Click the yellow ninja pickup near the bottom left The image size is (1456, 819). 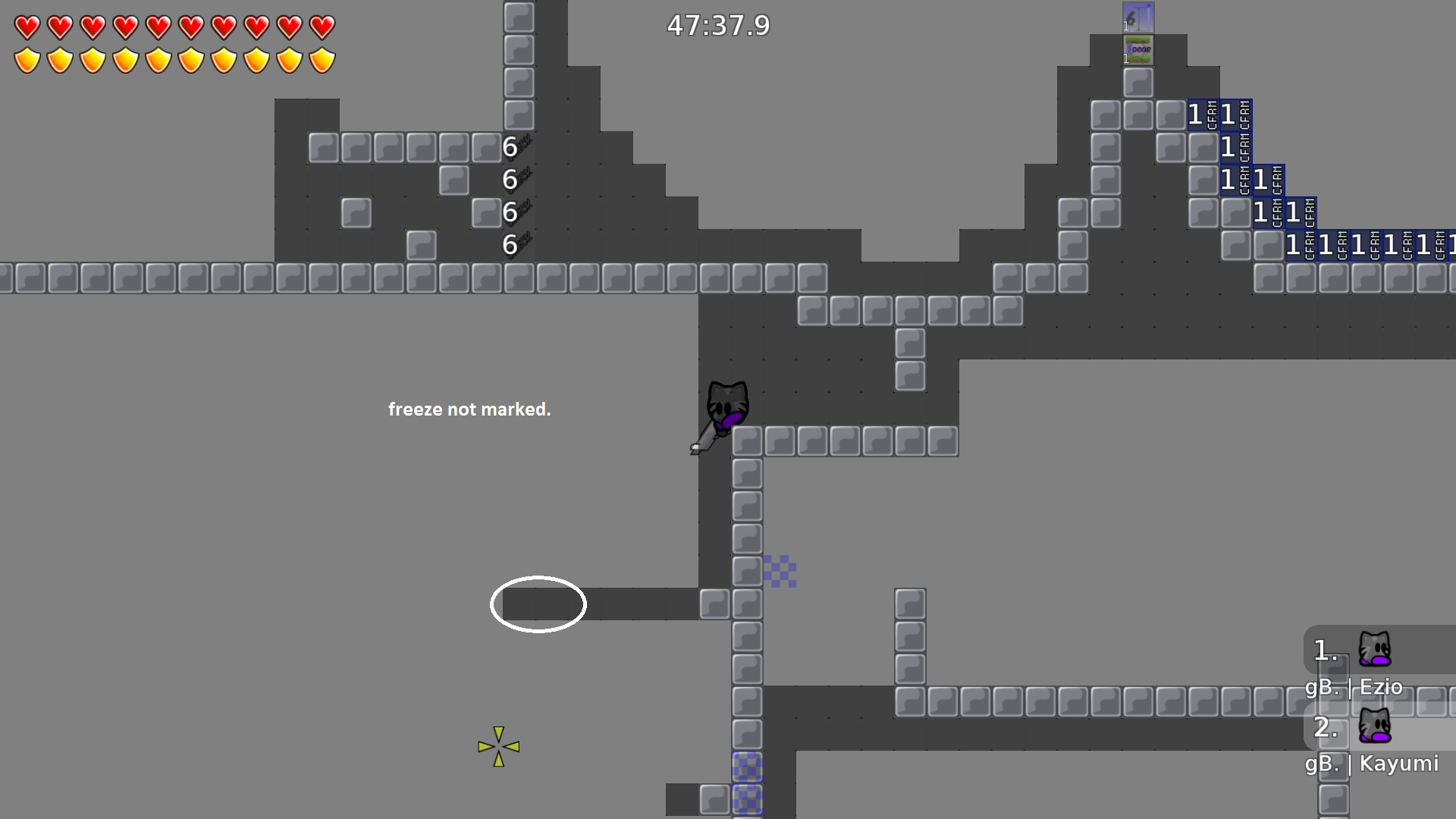click(x=498, y=745)
